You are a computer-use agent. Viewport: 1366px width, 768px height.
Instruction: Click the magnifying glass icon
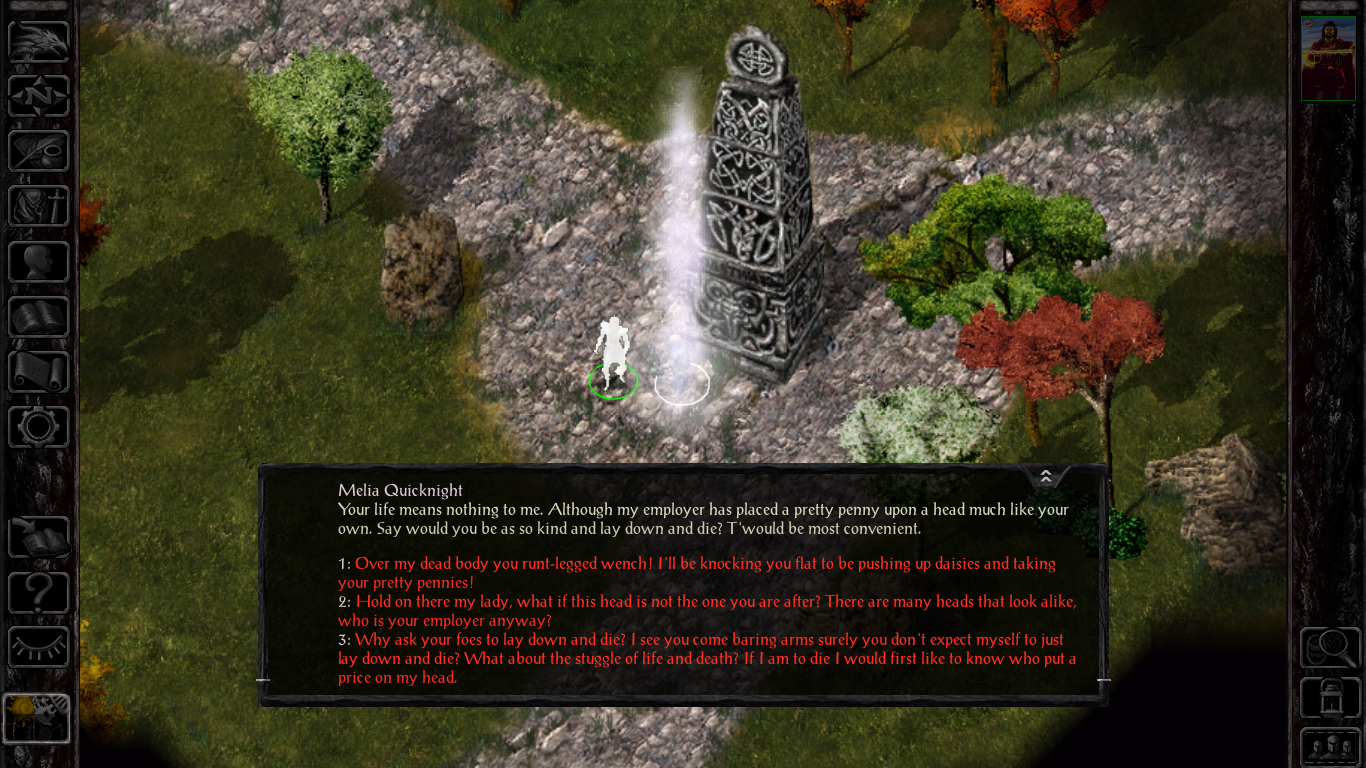pyautogui.click(x=1330, y=647)
